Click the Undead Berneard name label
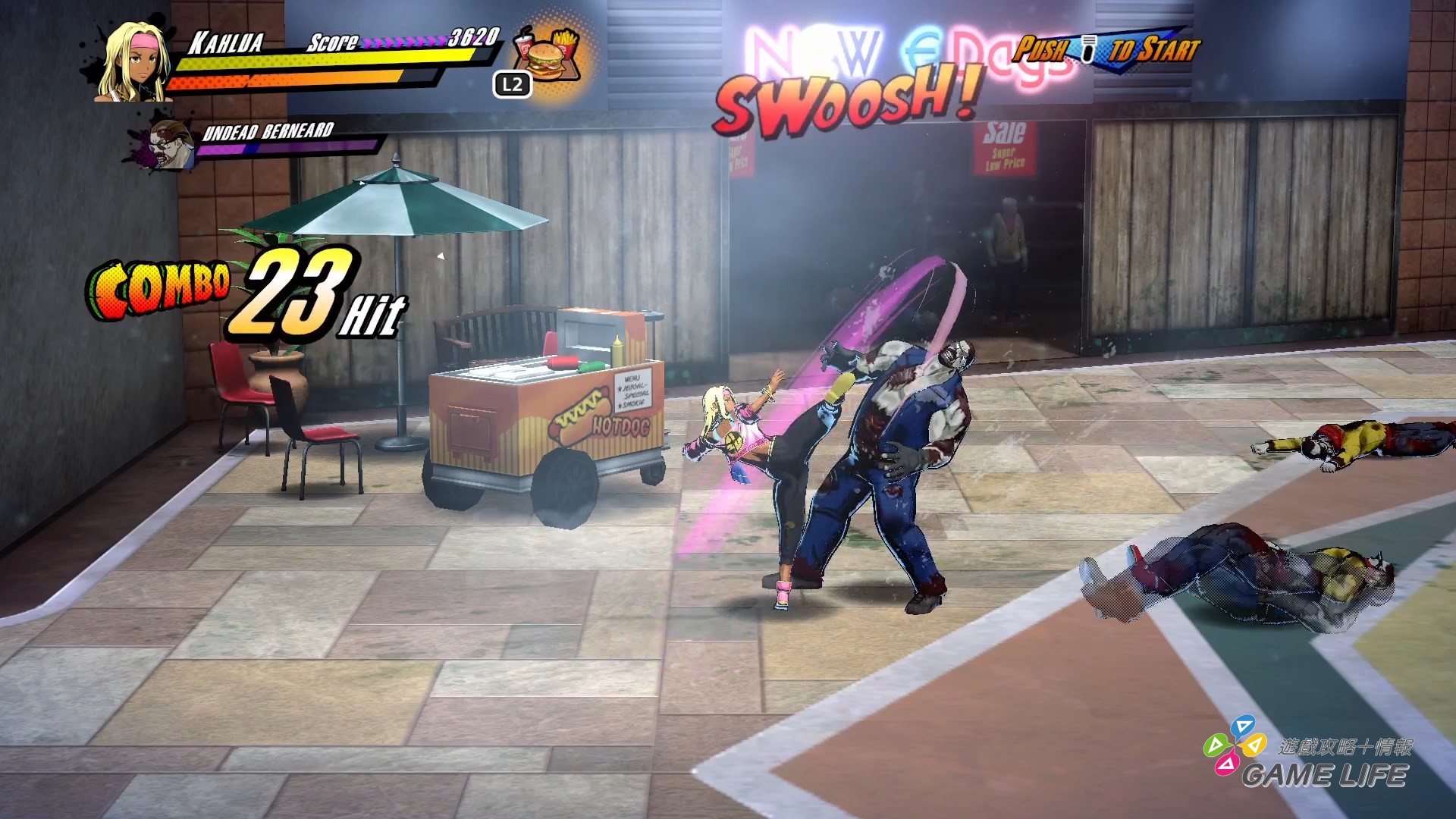This screenshot has width=1456, height=819. pos(267,130)
